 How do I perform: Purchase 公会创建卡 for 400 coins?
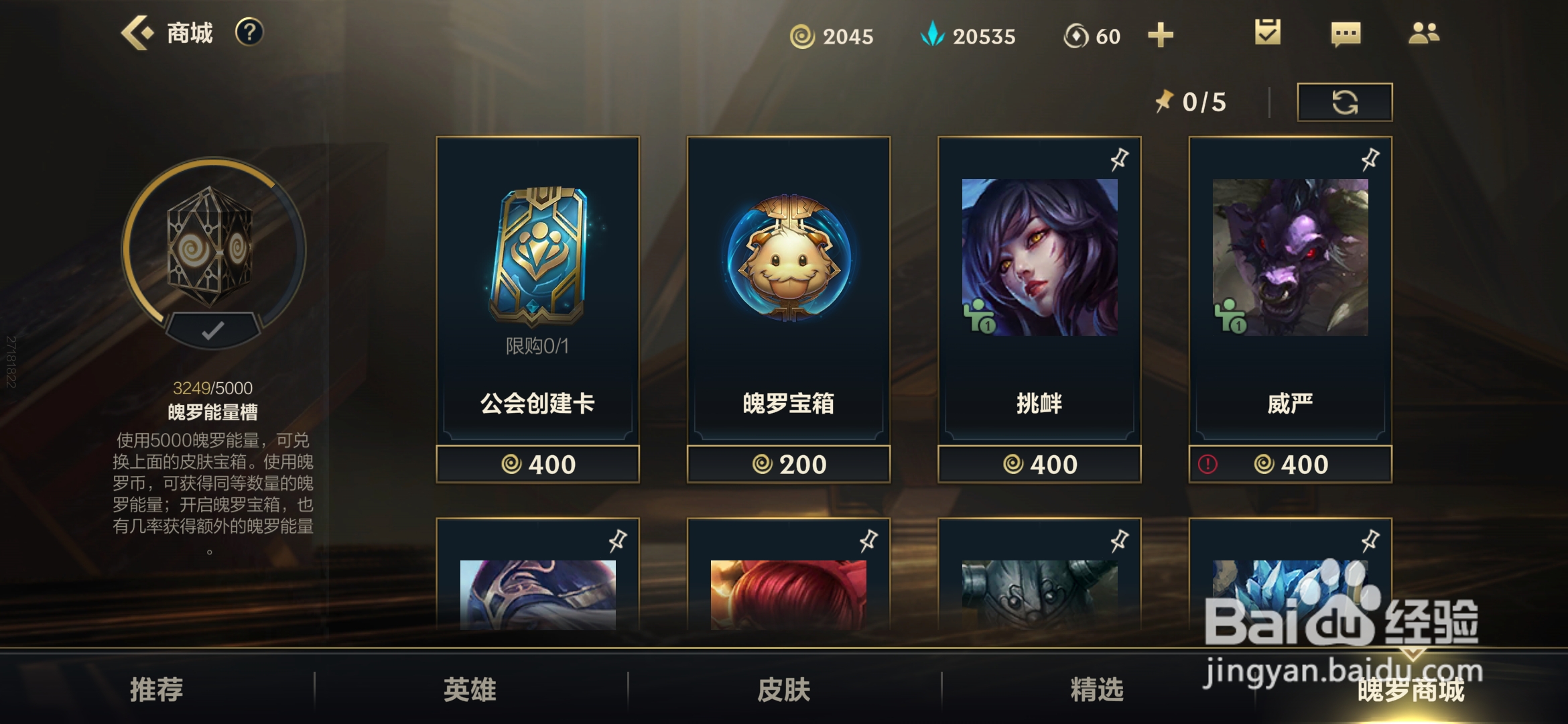[x=538, y=463]
